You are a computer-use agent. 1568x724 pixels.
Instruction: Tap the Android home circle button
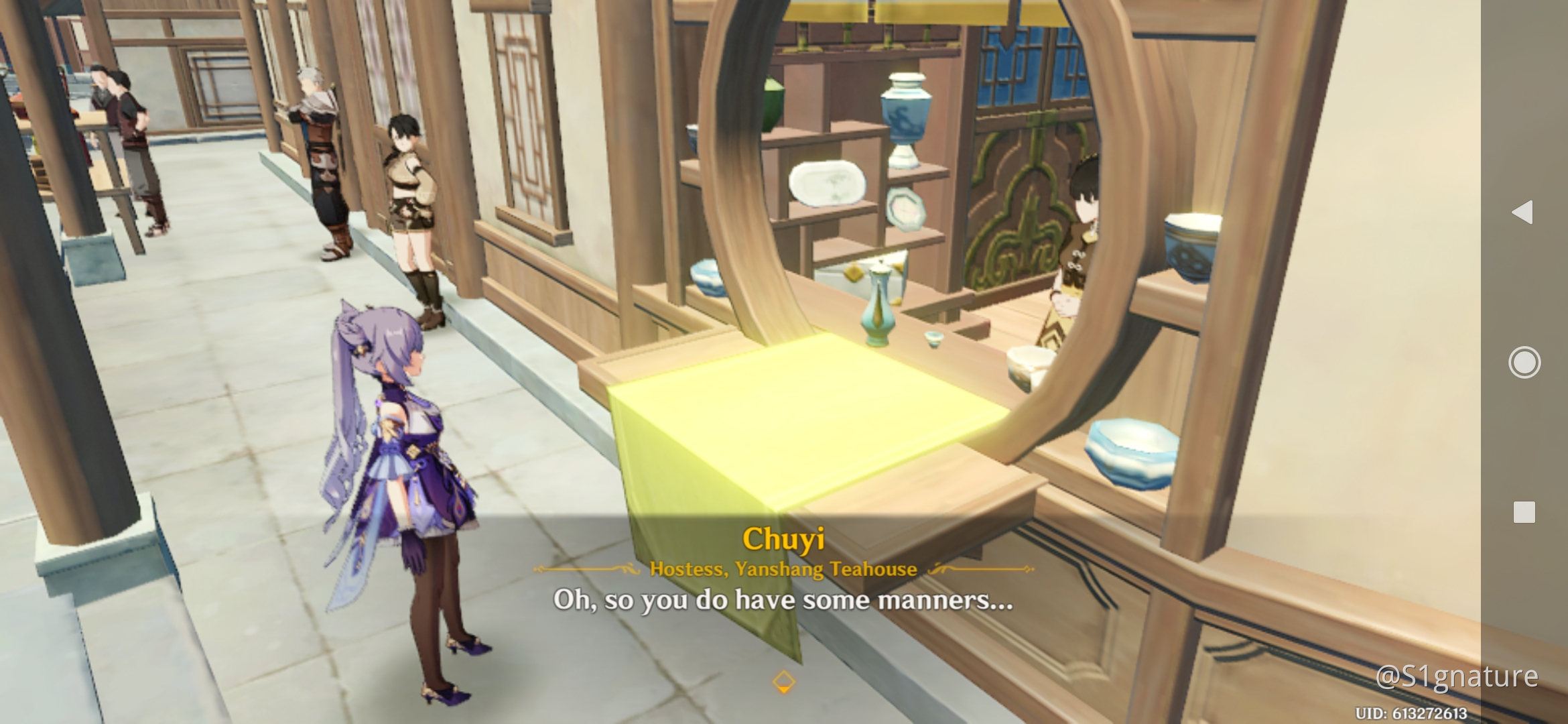(1524, 363)
